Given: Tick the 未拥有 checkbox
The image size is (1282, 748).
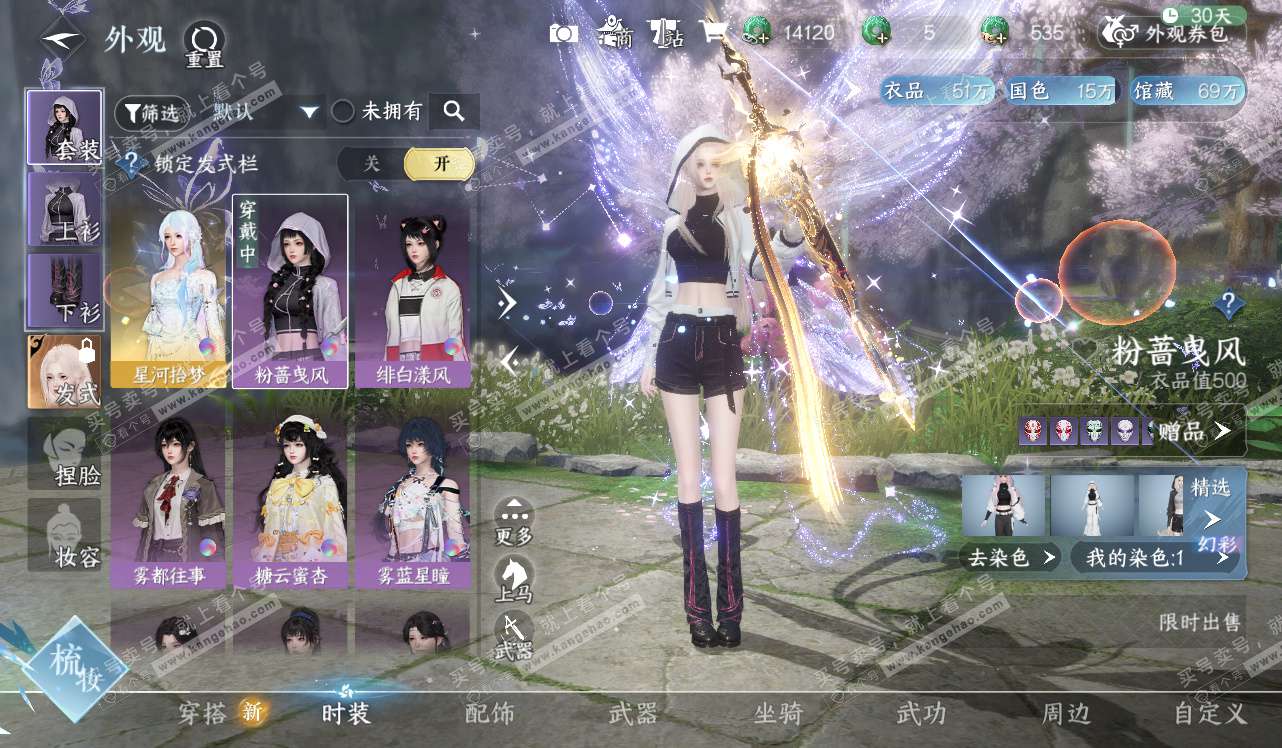Looking at the screenshot, I should 343,112.
